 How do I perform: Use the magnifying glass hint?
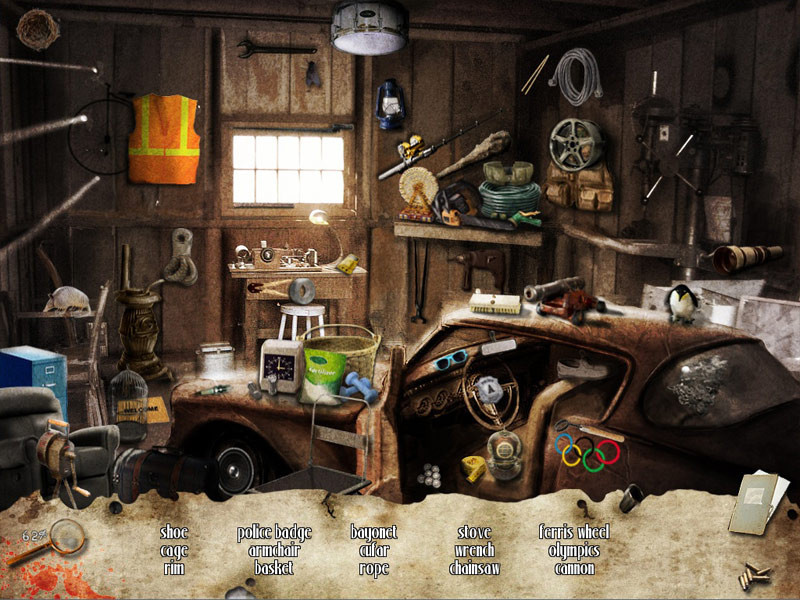tap(63, 539)
